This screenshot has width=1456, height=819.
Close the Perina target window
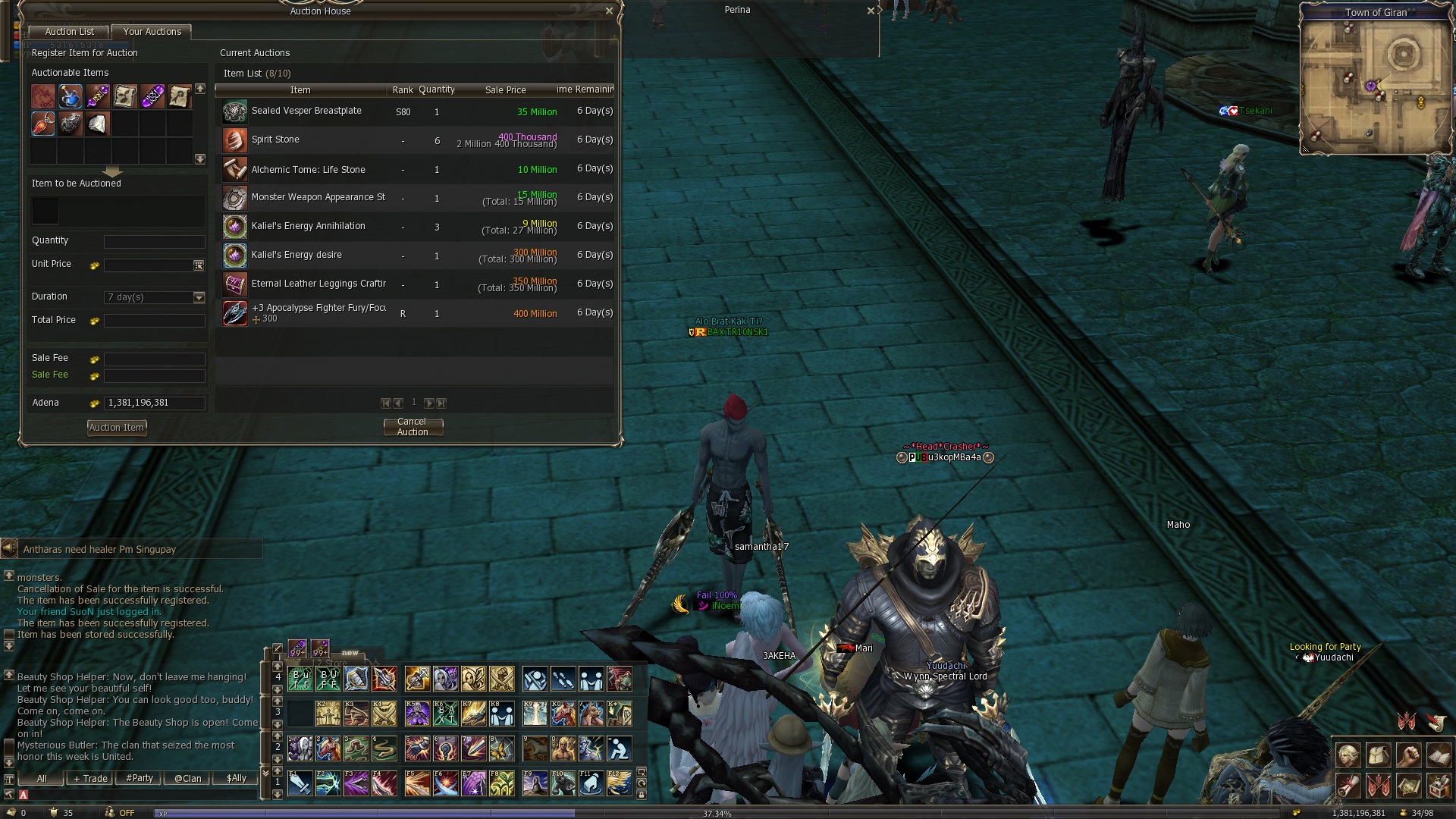pyautogui.click(x=871, y=11)
